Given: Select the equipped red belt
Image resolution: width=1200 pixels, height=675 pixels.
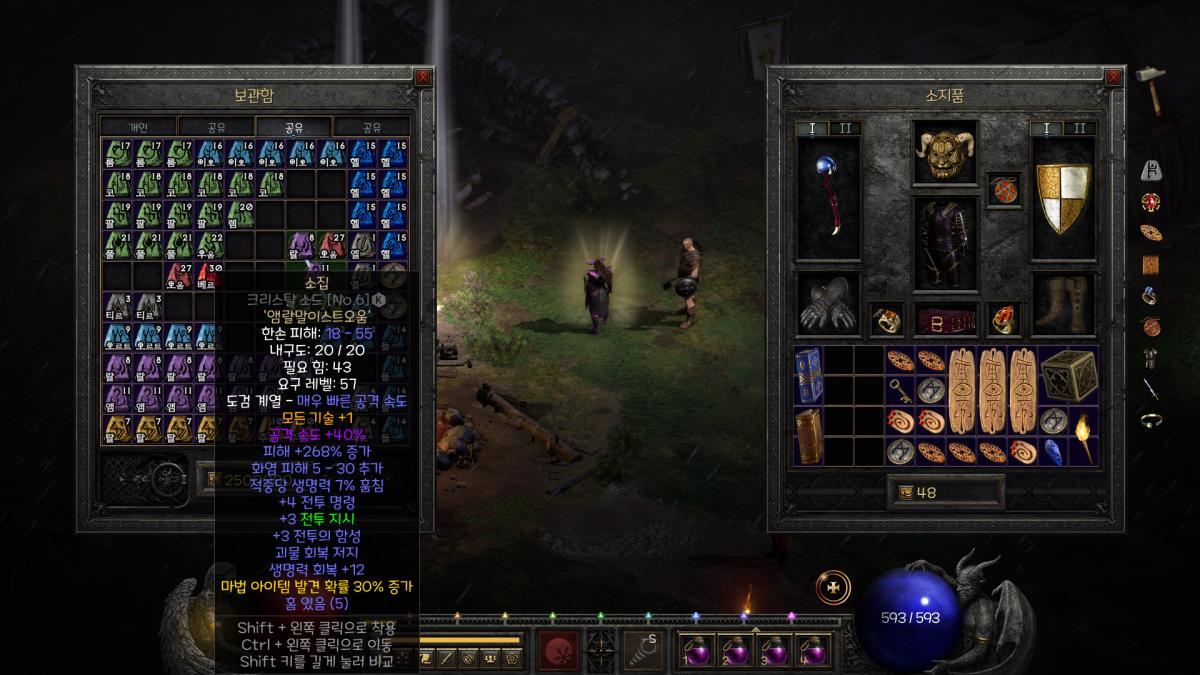Looking at the screenshot, I should pyautogui.click(x=945, y=321).
